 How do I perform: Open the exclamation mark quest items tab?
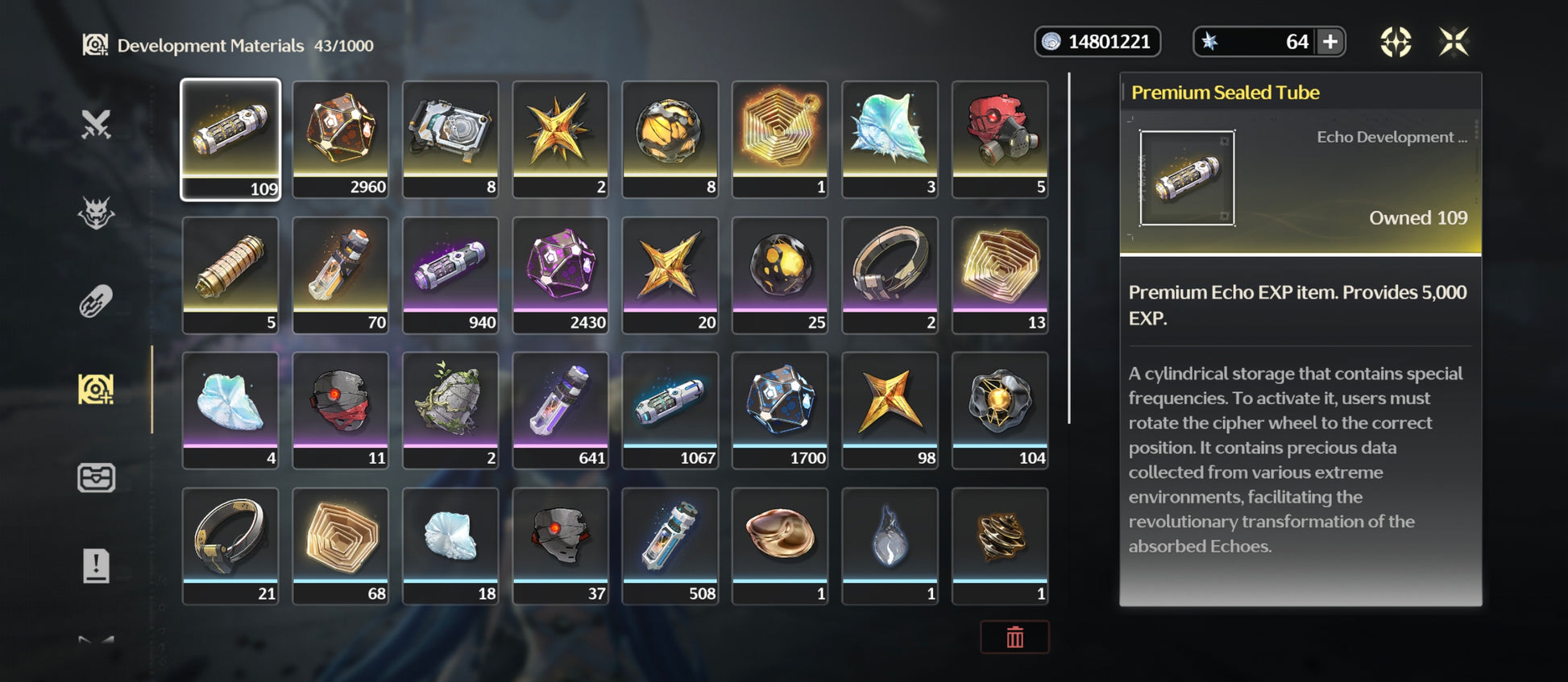click(x=96, y=566)
